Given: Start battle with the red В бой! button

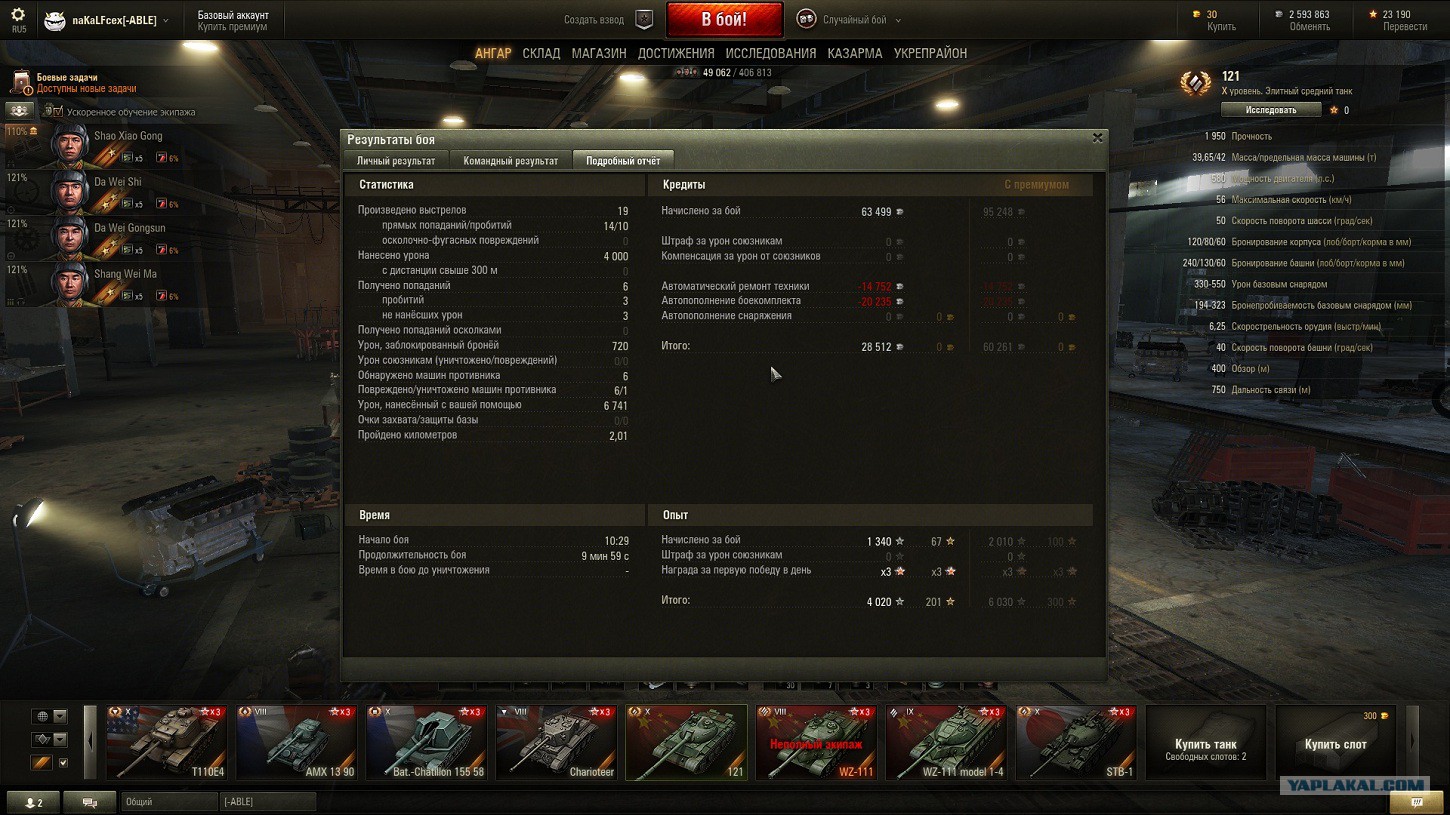Looking at the screenshot, I should click(724, 19).
